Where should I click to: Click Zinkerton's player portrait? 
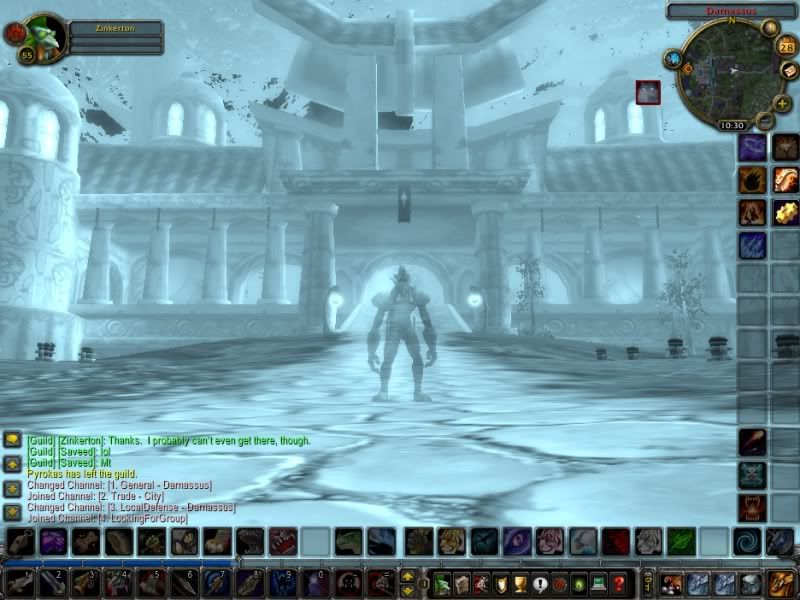pos(43,35)
